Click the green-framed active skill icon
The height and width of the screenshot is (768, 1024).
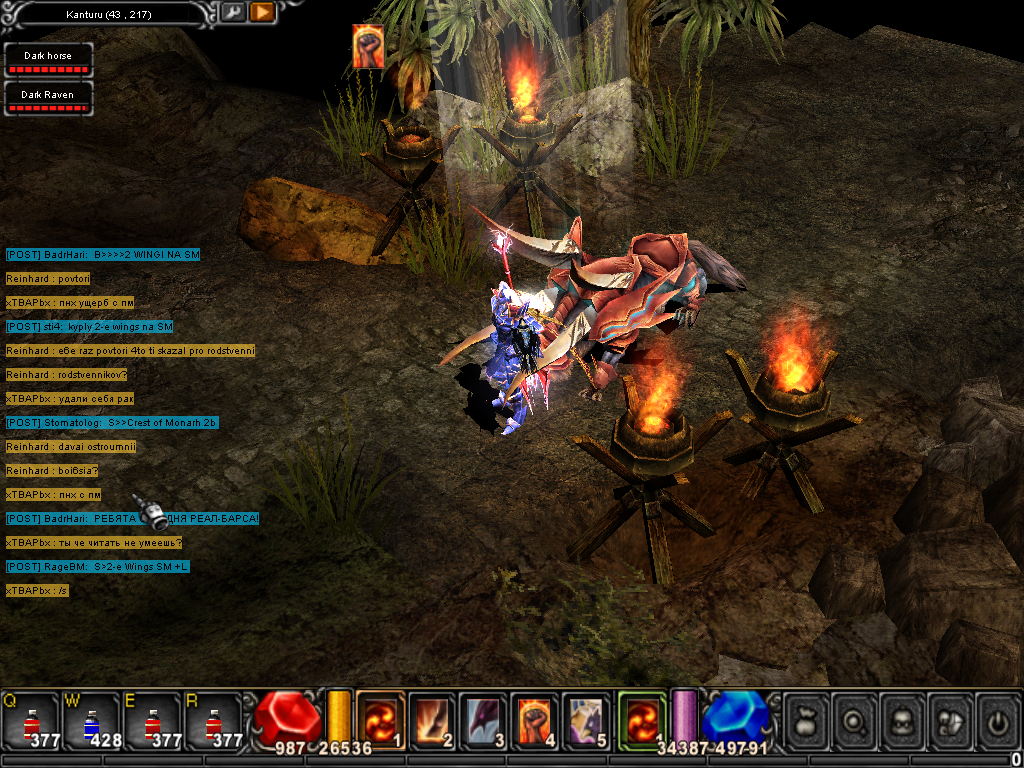tap(642, 718)
